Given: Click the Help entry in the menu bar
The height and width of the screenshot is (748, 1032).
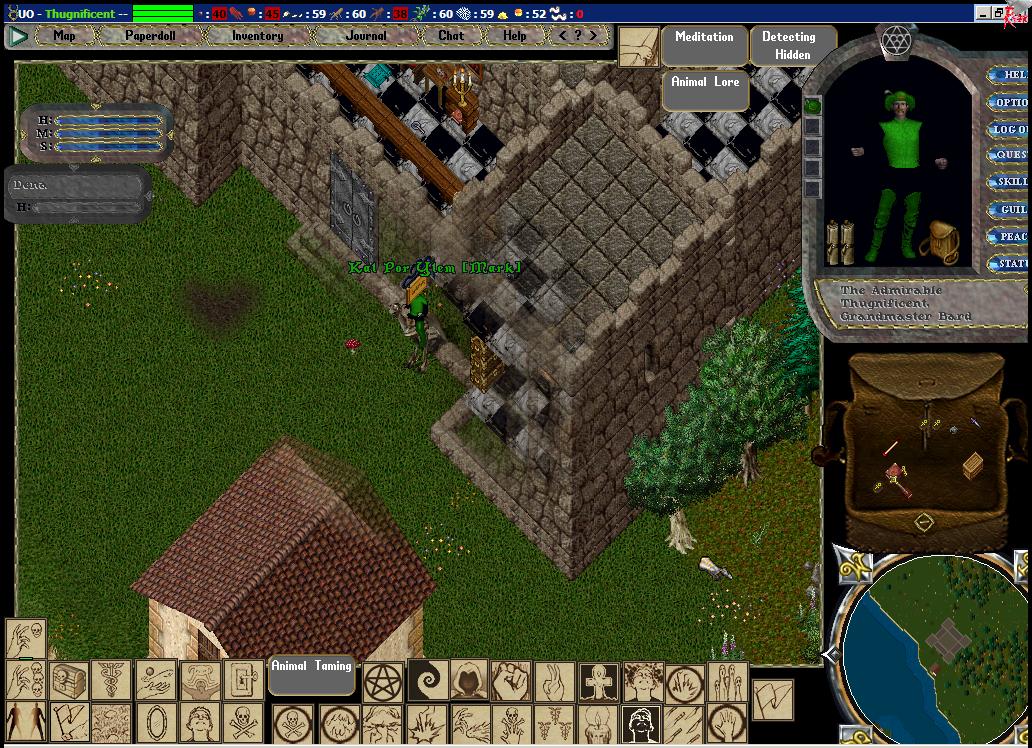Looking at the screenshot, I should (514, 36).
